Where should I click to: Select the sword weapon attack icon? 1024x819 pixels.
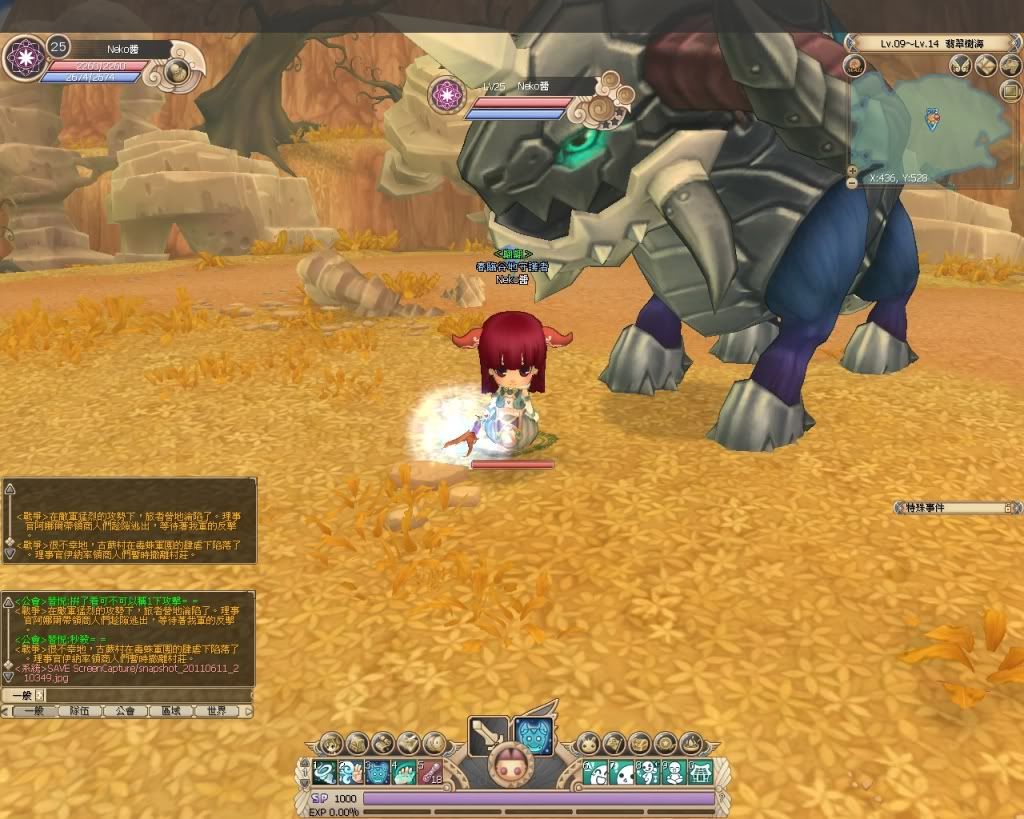[x=487, y=737]
